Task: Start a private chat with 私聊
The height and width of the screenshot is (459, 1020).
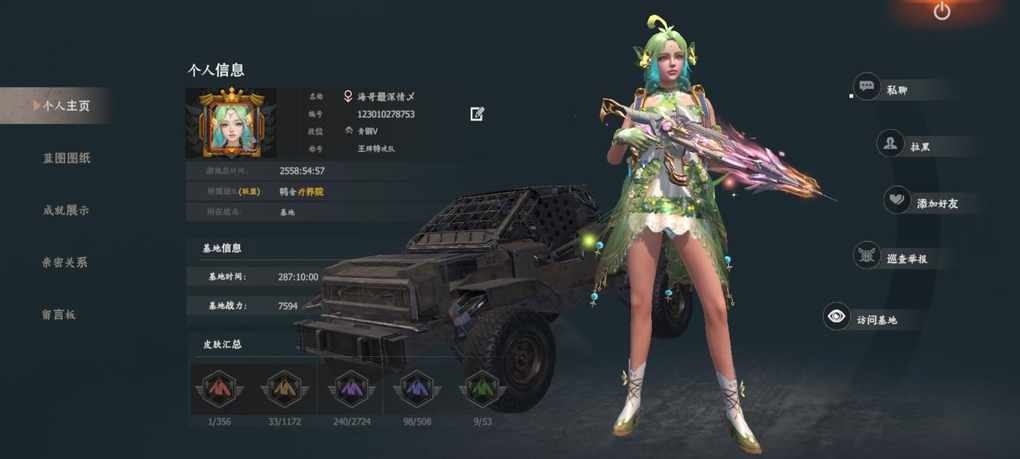Action: 886,89
